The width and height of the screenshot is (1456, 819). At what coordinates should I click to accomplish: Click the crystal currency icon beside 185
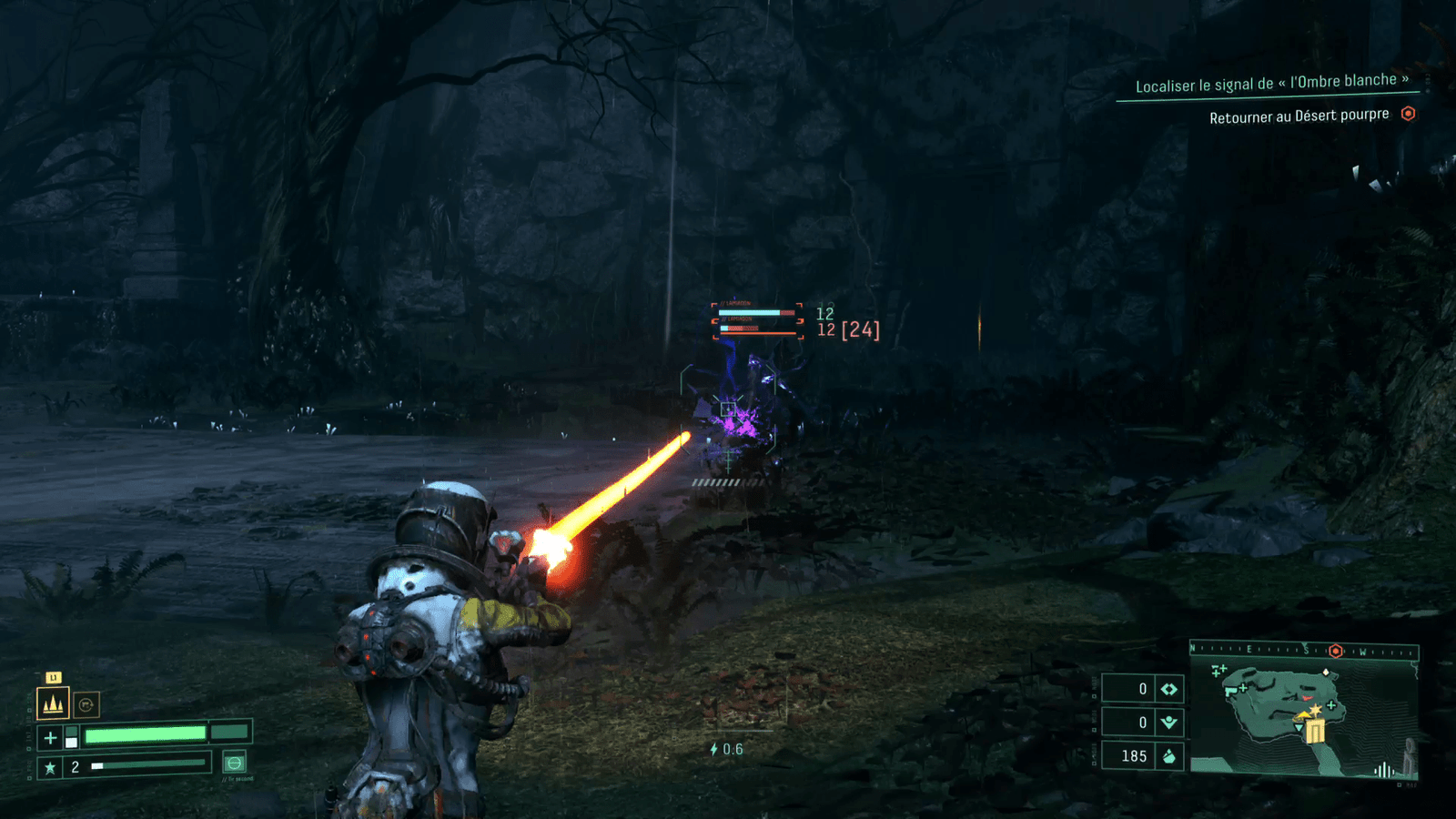tap(1169, 756)
